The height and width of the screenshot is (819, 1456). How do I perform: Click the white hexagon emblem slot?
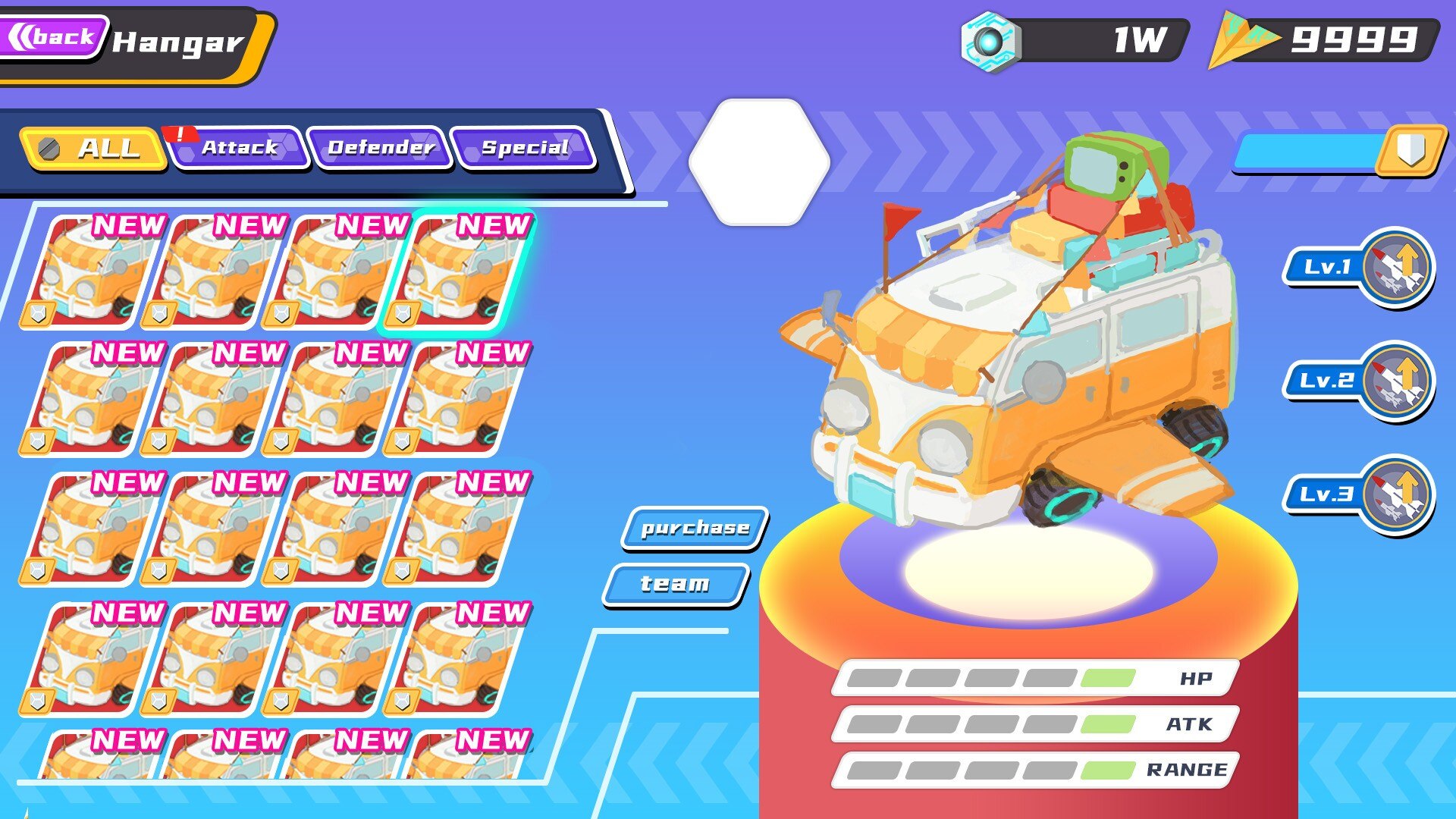[x=758, y=162]
